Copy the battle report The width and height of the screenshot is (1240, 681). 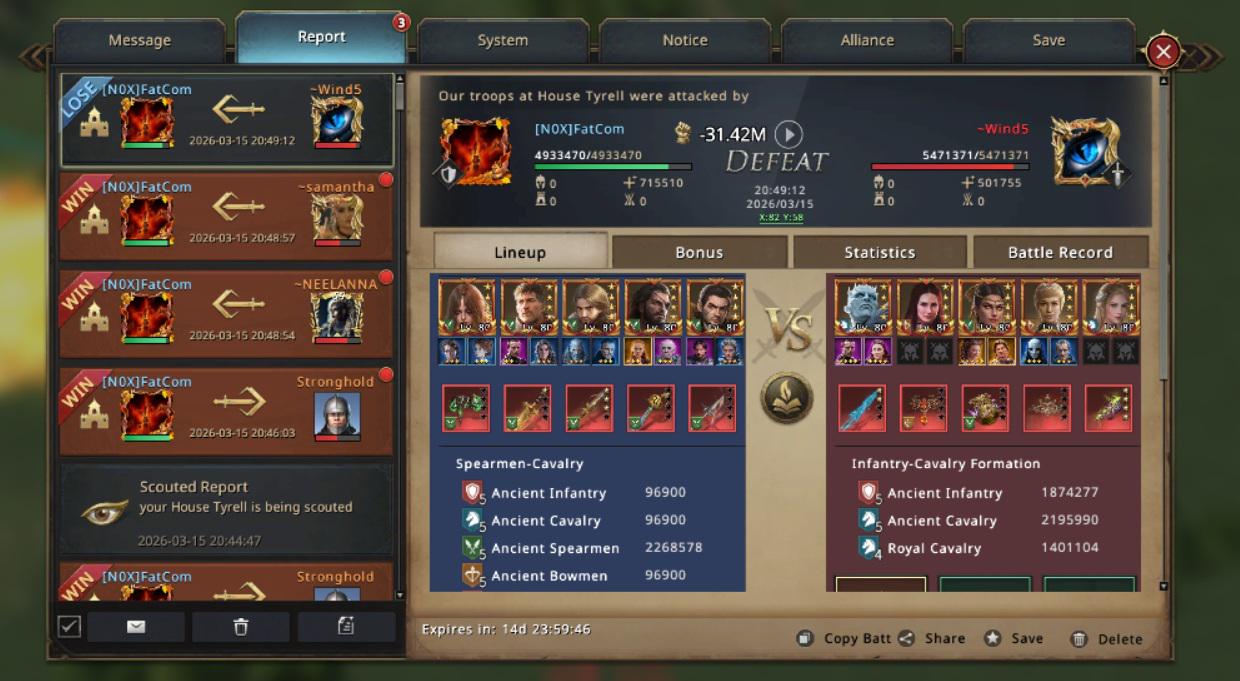pos(846,639)
